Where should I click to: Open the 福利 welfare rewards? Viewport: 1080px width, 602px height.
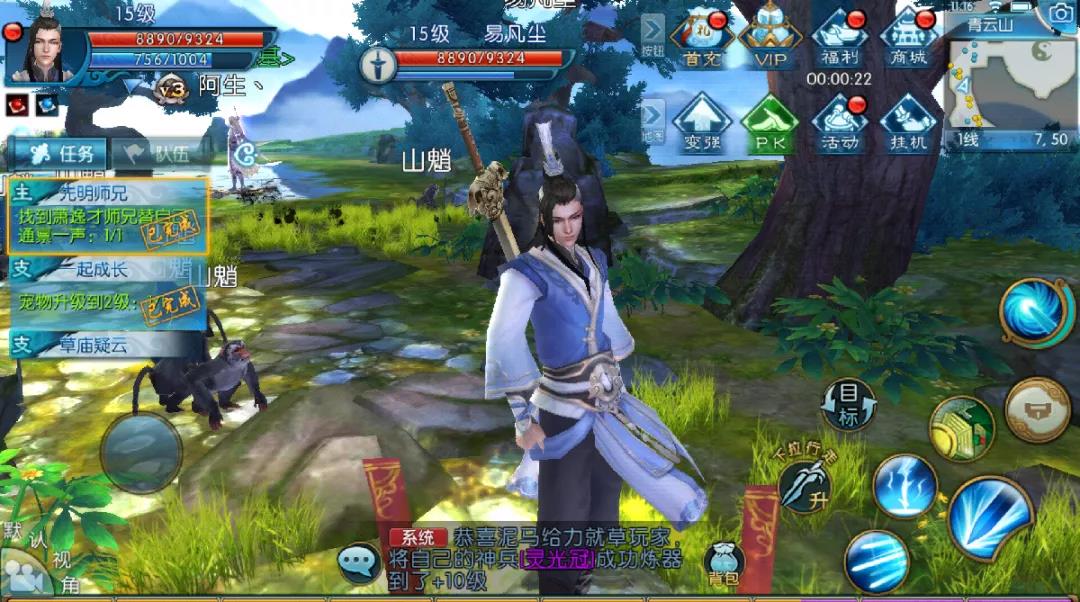(840, 38)
